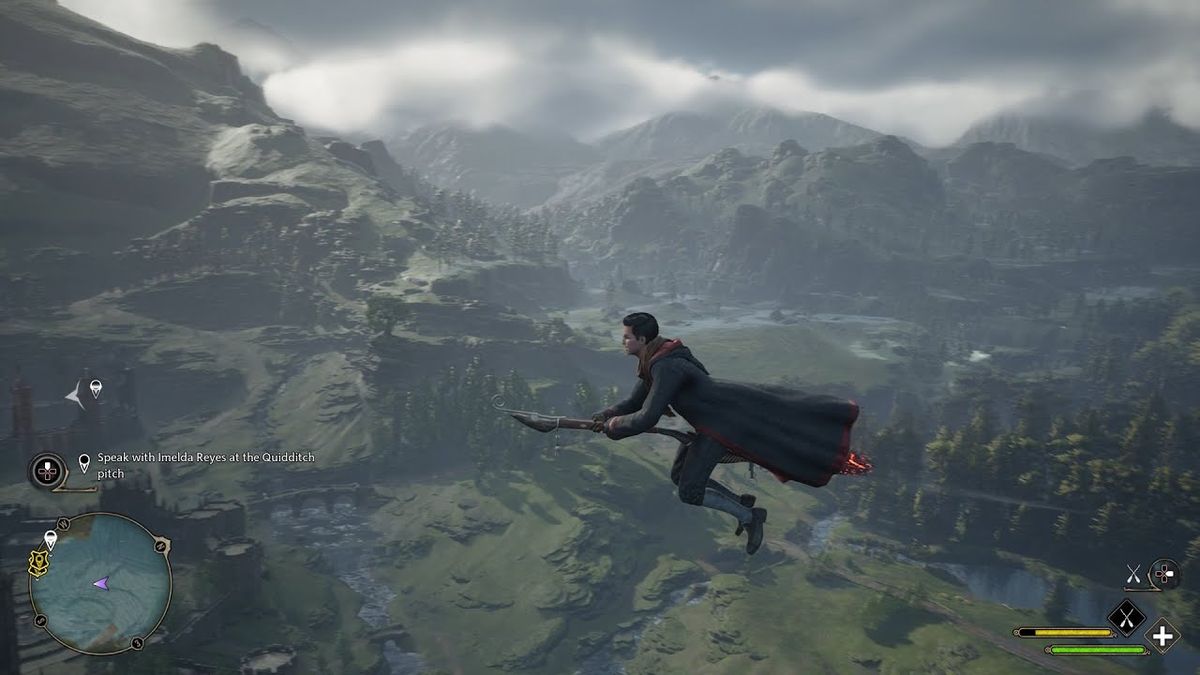
Task: Click the quest pin beside the white direction arrow
Action: 95,388
